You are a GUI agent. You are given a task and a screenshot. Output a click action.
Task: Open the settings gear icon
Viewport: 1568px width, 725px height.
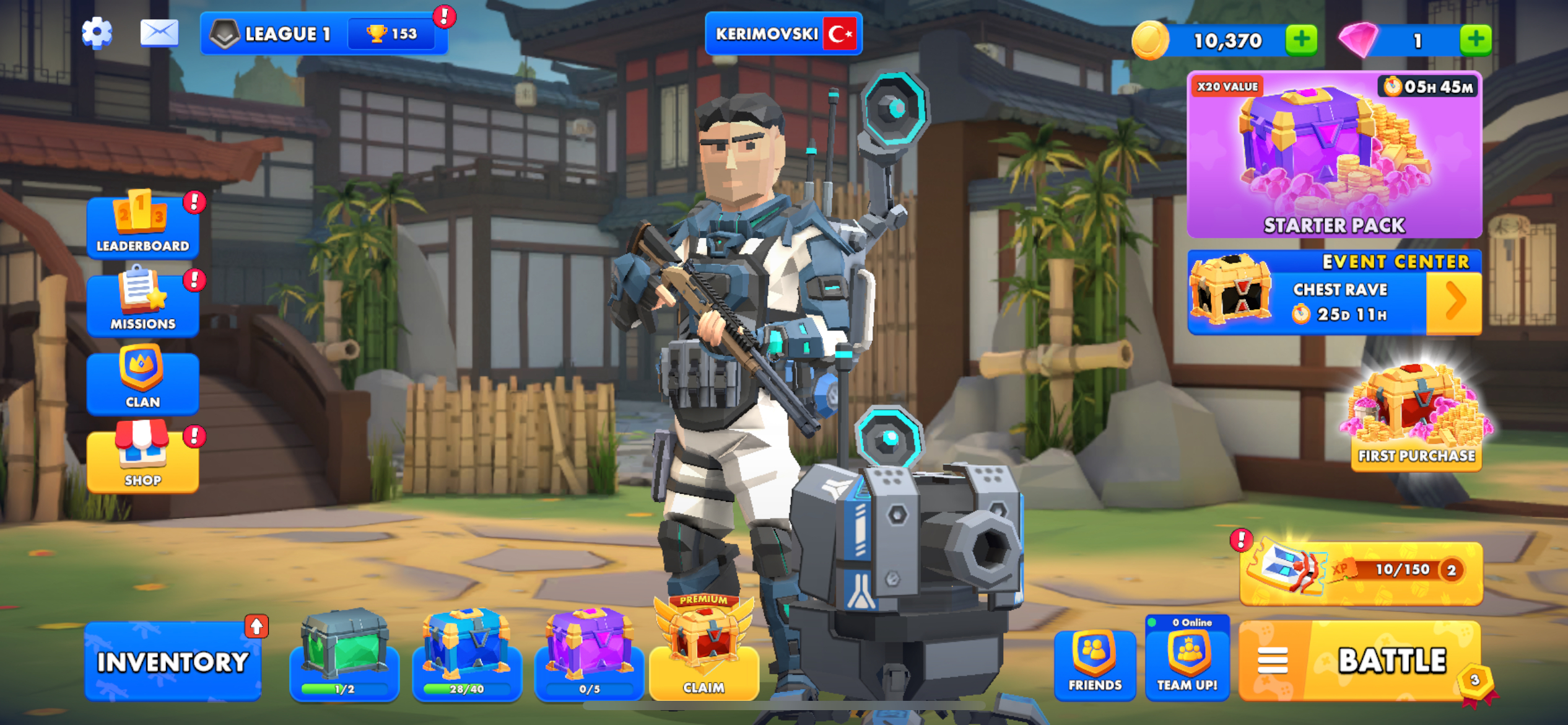tap(97, 33)
